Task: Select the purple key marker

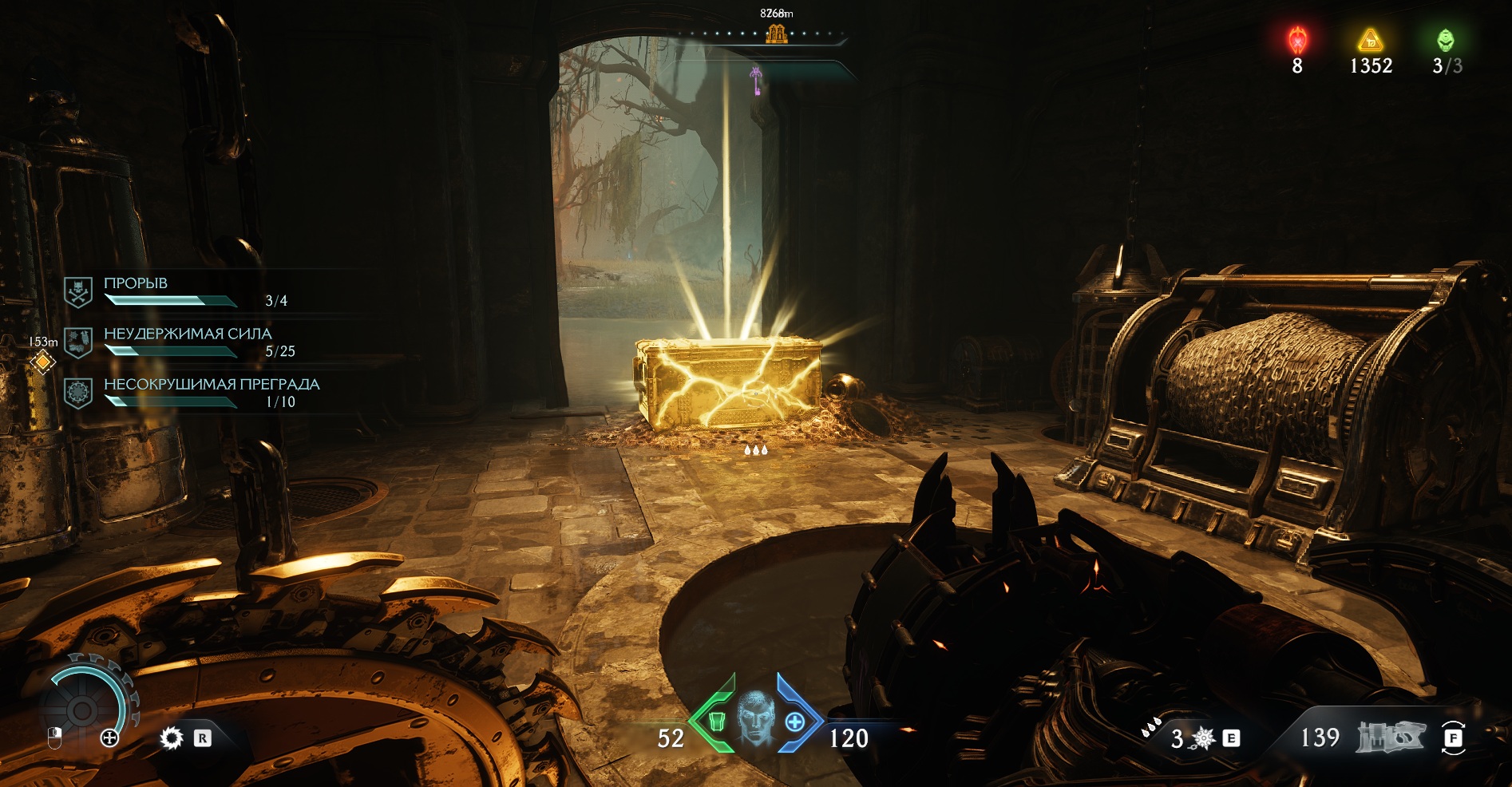Action: point(755,80)
